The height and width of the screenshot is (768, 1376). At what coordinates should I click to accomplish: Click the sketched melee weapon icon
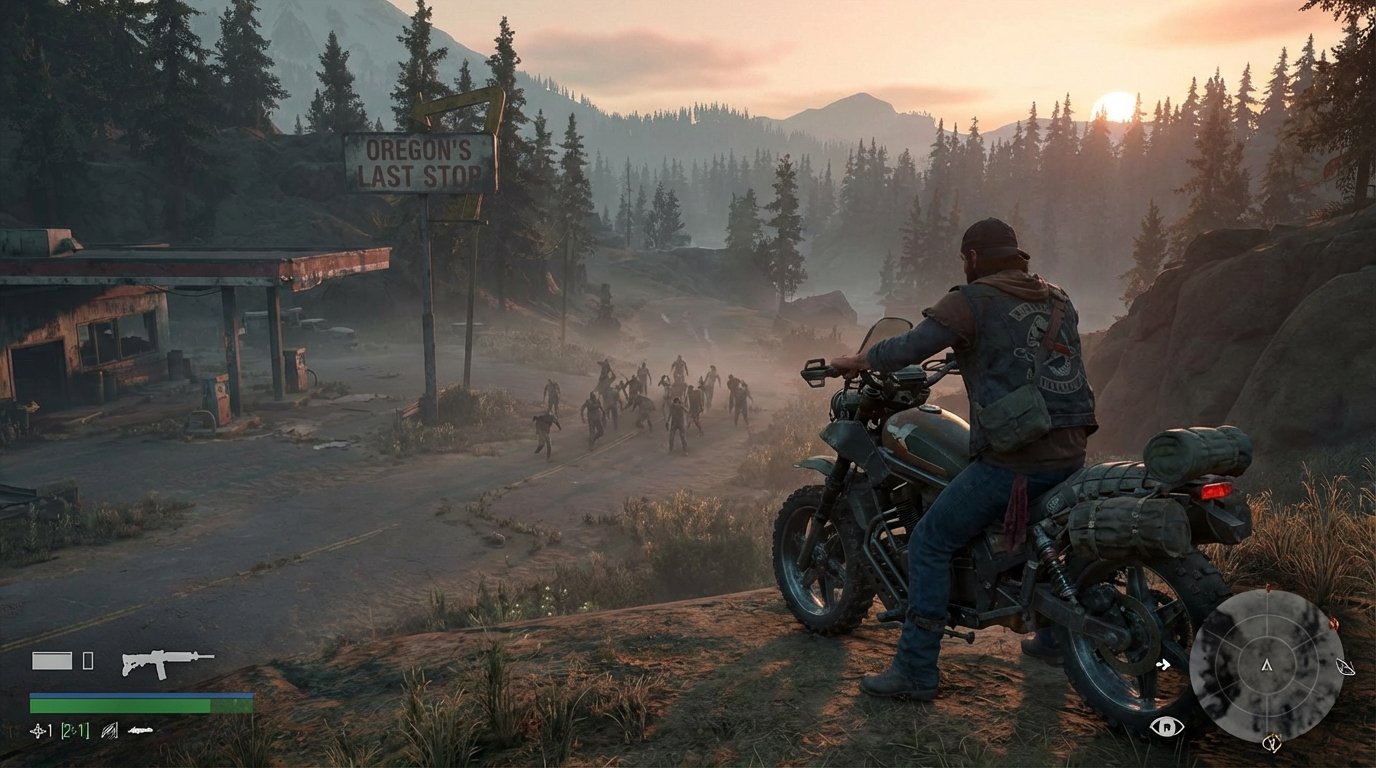[x=110, y=731]
